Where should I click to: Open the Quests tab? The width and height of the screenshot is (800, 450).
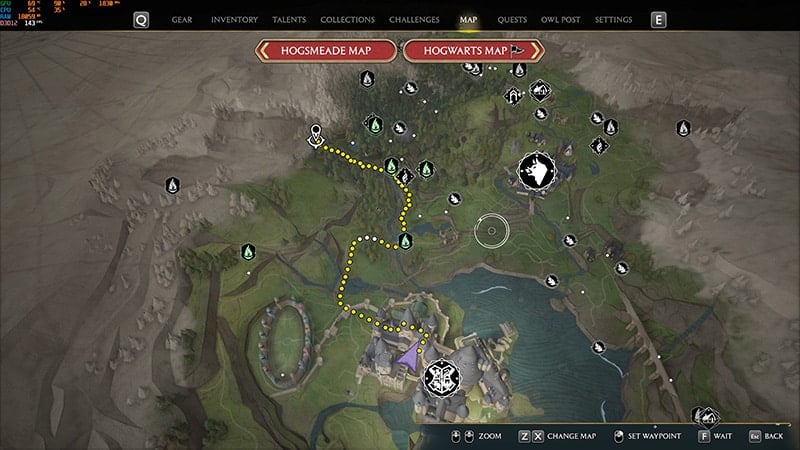click(512, 19)
